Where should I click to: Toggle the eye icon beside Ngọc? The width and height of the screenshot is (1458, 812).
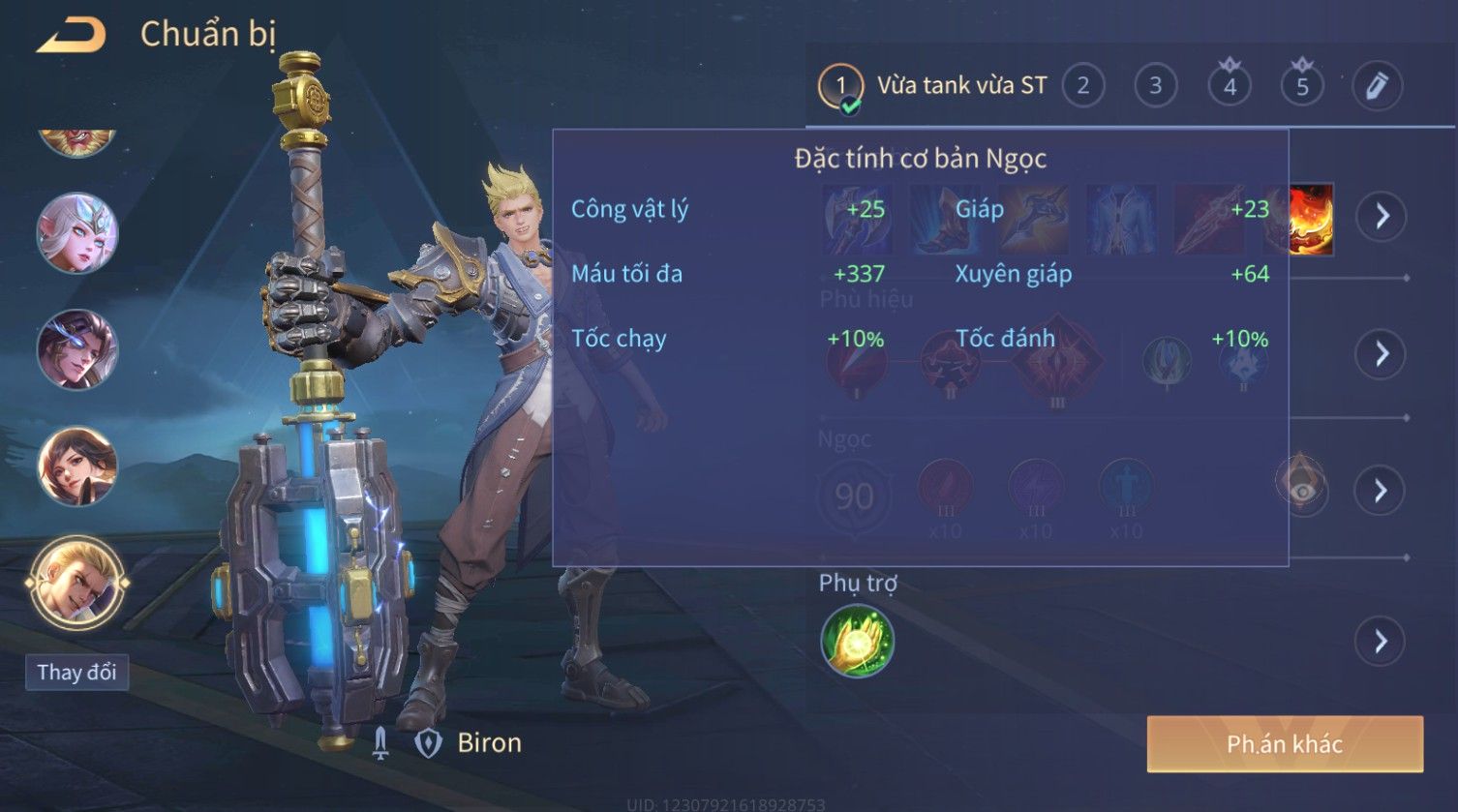(x=1301, y=491)
